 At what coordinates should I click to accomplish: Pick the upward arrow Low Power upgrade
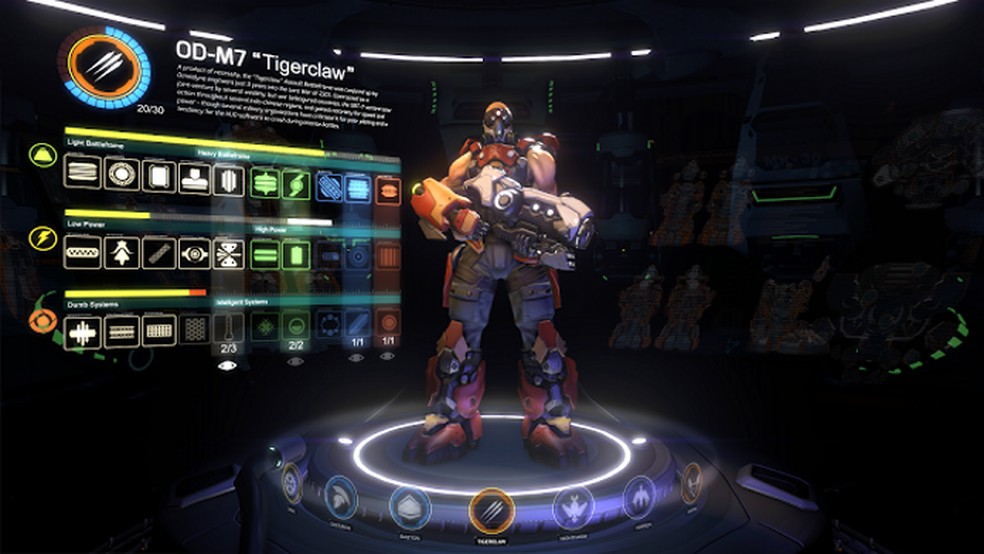121,253
